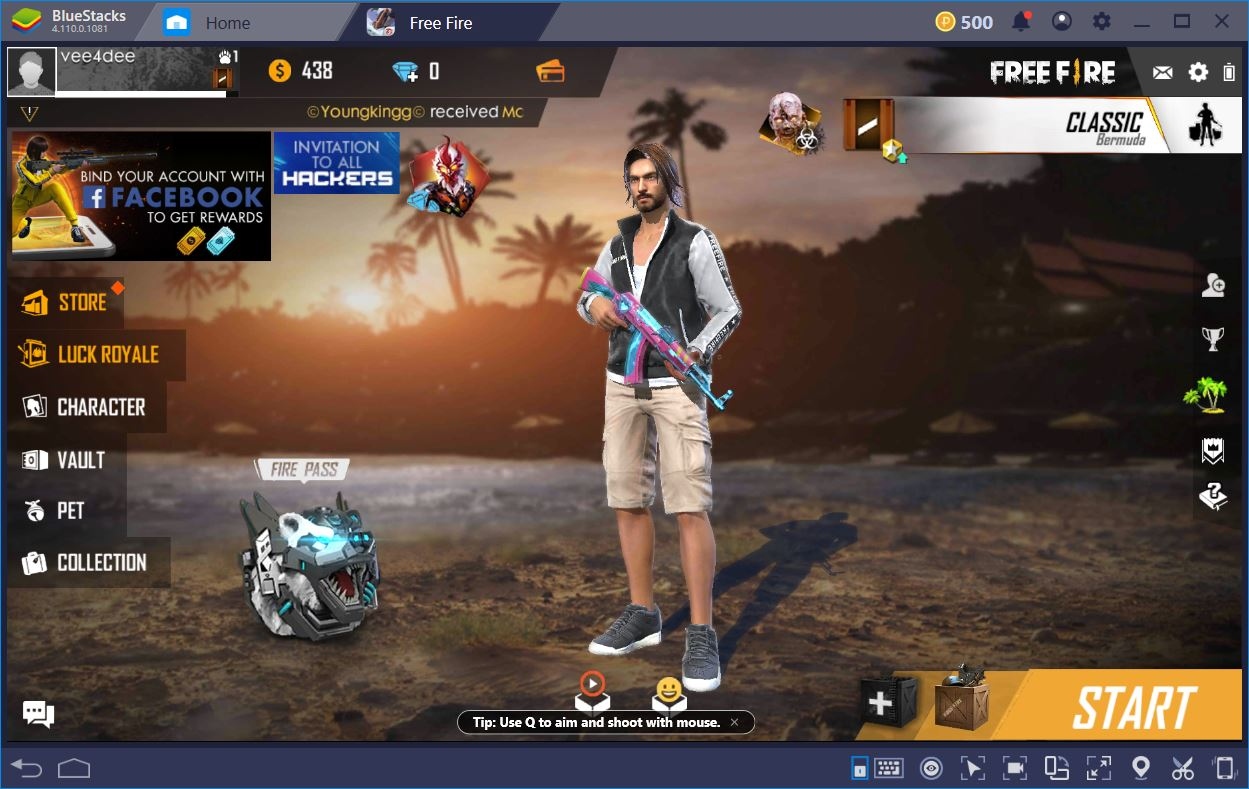Close the aim and shoot tip
The height and width of the screenshot is (789, 1249).
tap(734, 722)
